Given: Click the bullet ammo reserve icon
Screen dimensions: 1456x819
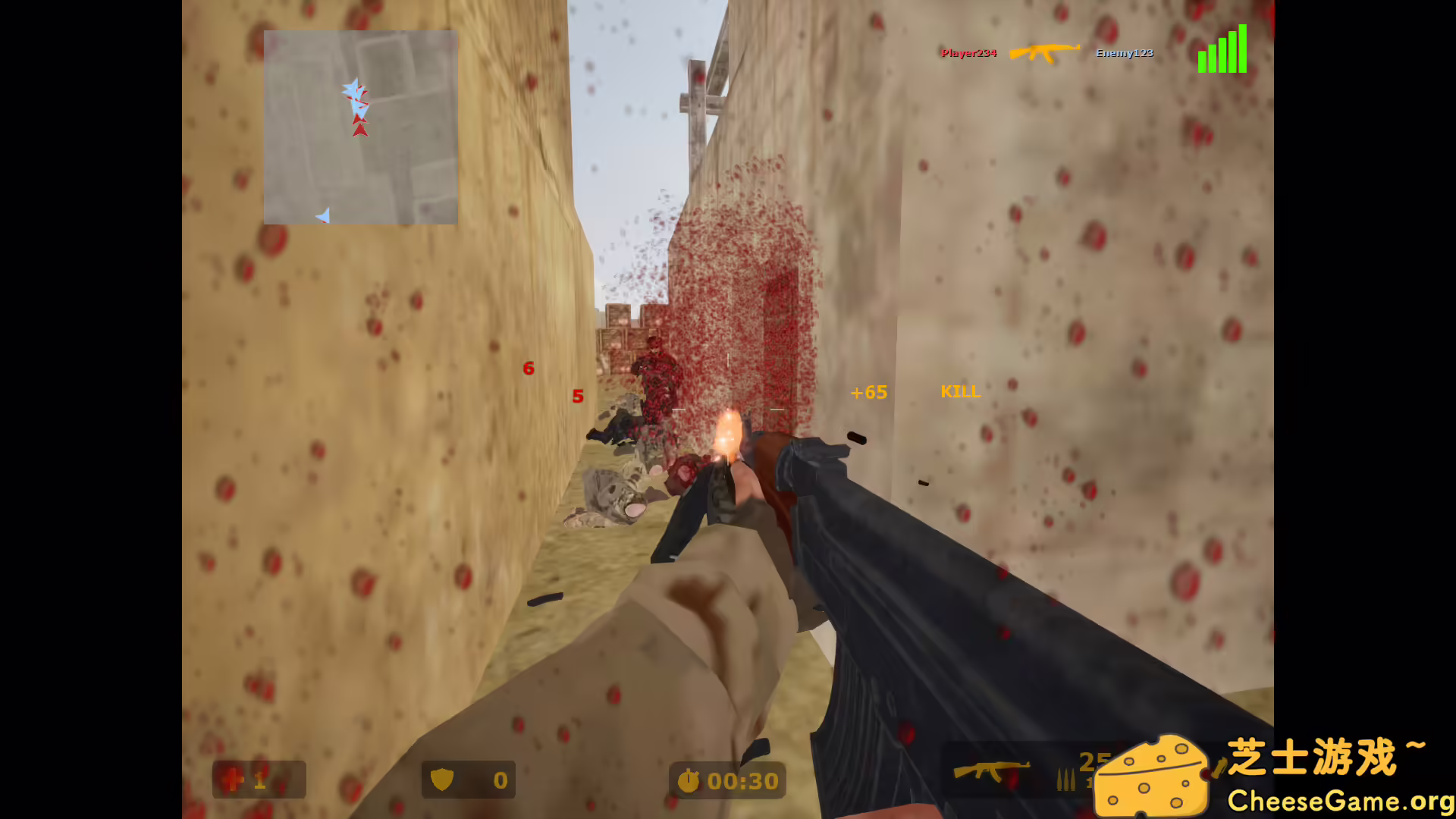Looking at the screenshot, I should pyautogui.click(x=1065, y=777).
